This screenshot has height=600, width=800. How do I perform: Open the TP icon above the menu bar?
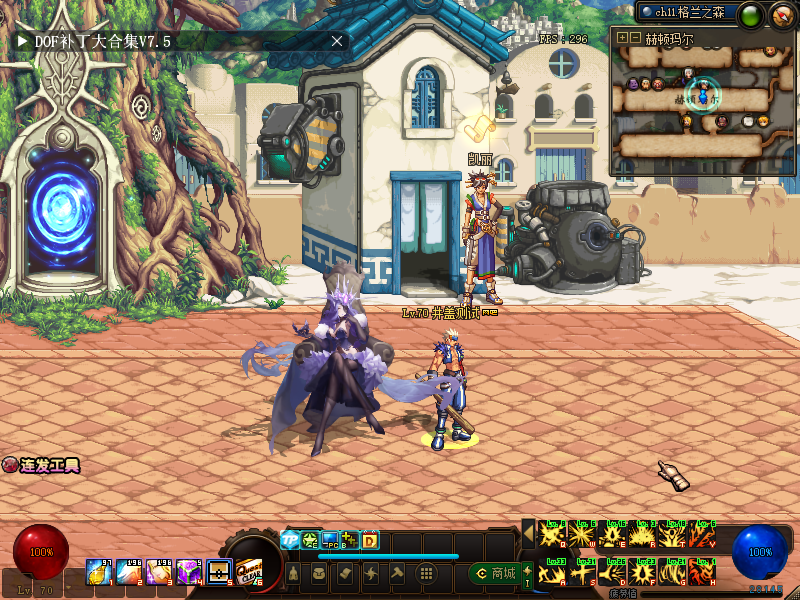coord(291,540)
